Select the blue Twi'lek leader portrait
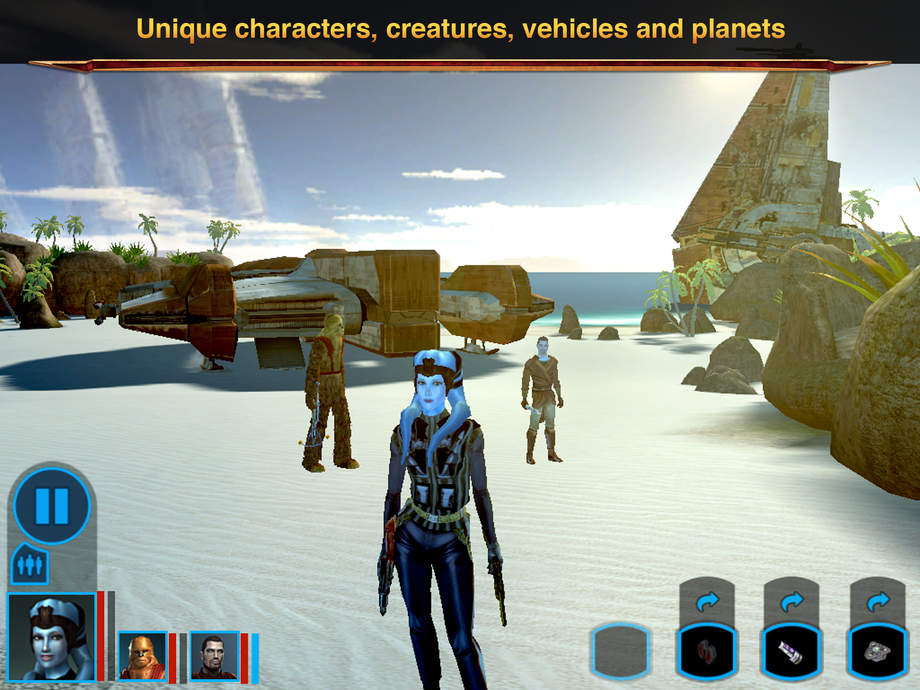Image resolution: width=920 pixels, height=690 pixels. (x=51, y=636)
